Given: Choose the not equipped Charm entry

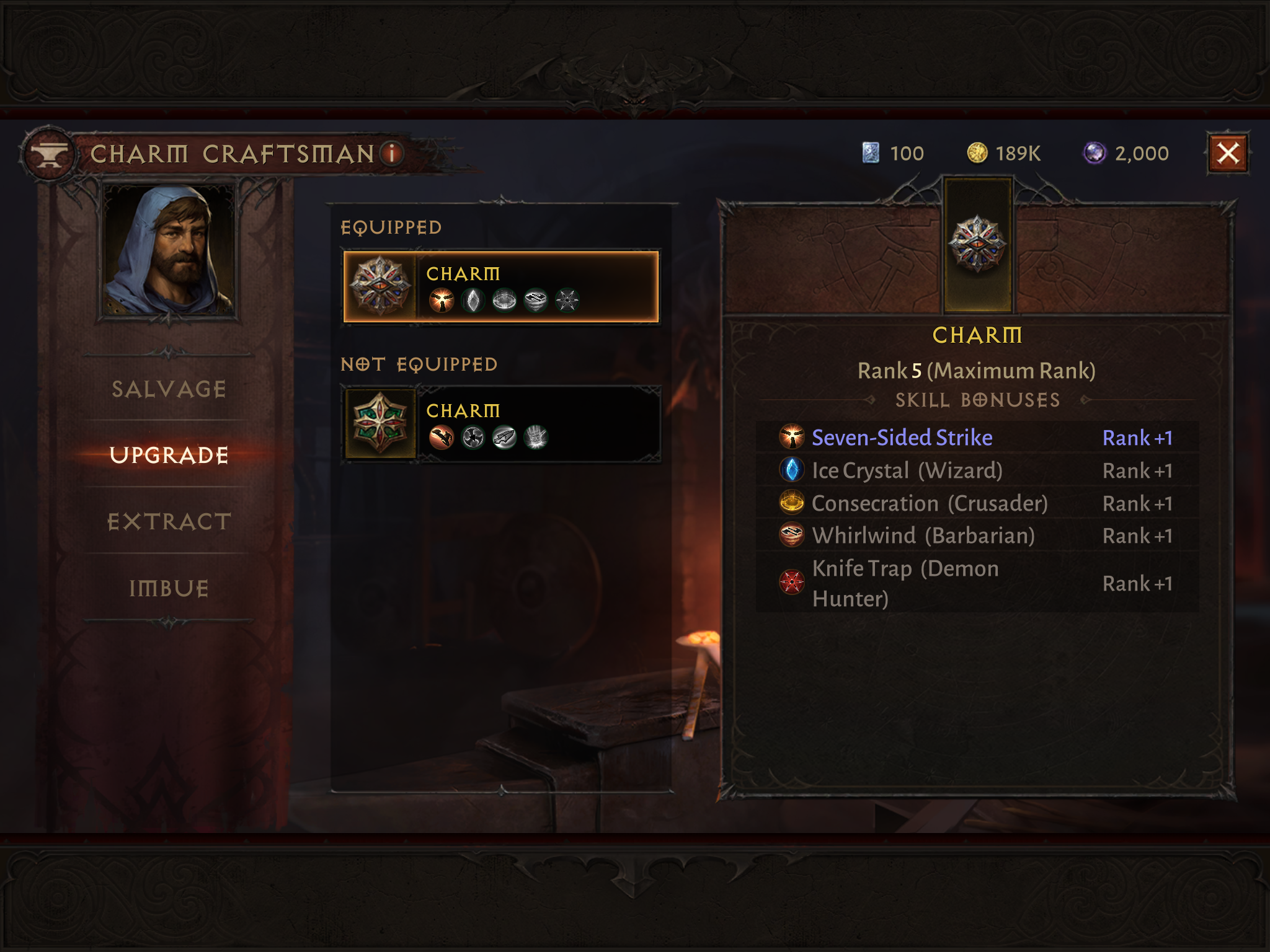Looking at the screenshot, I should tap(501, 425).
